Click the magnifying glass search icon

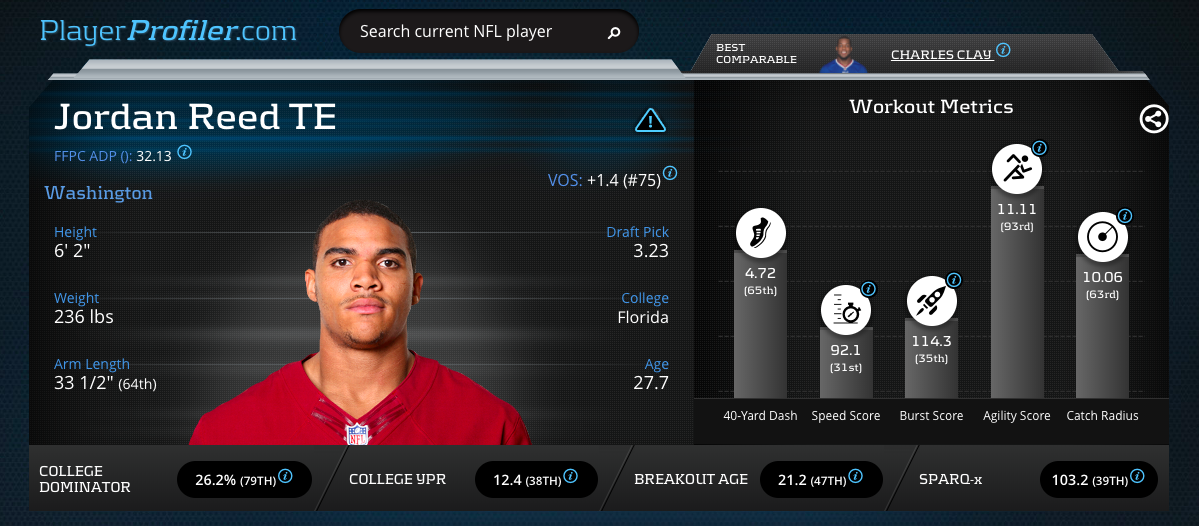(614, 32)
